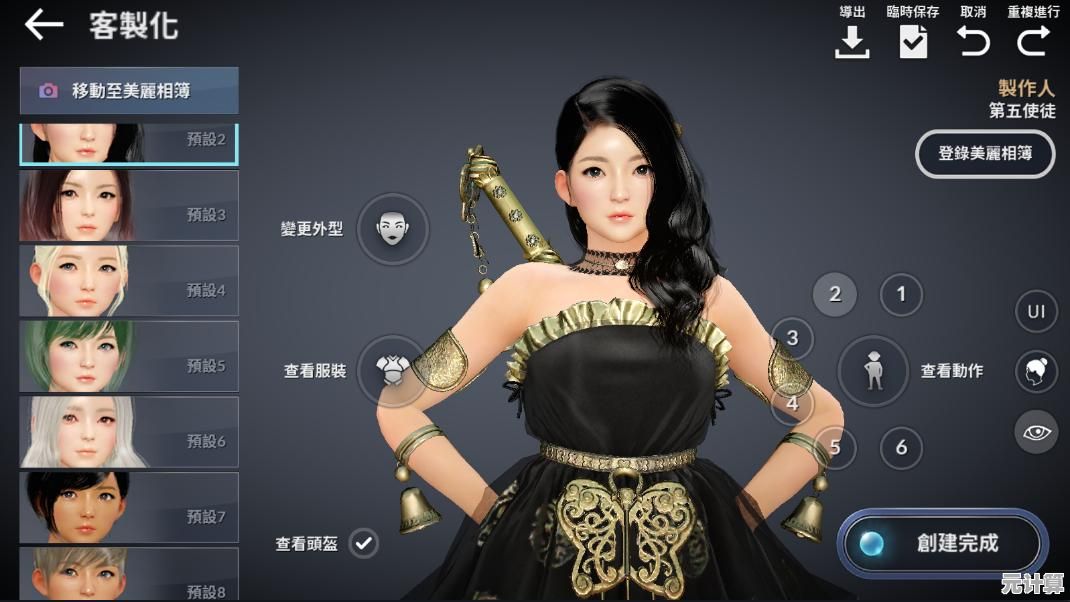Image resolution: width=1070 pixels, height=602 pixels.
Task: Open 移動至美麗相簿 beauty album button
Action: 129,91
